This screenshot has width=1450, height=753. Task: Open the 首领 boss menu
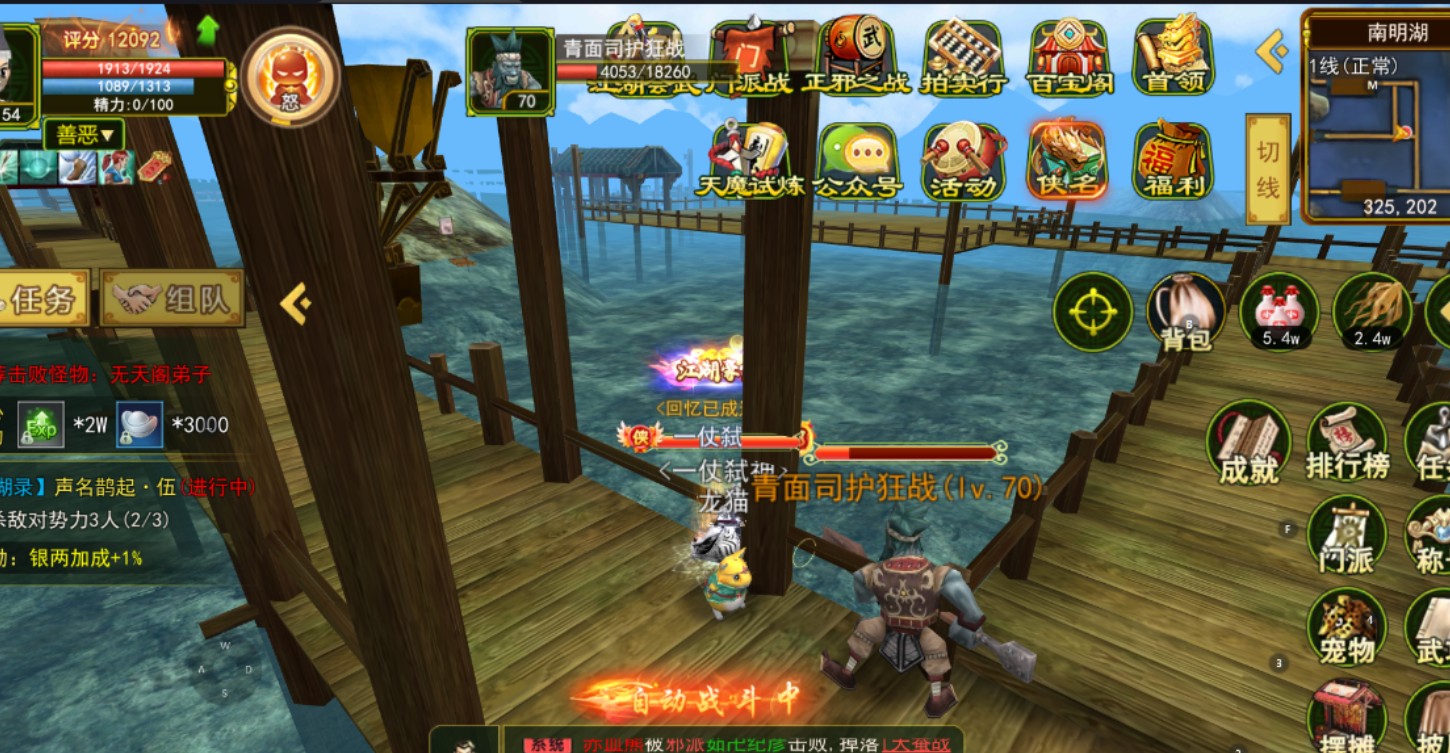(1173, 56)
